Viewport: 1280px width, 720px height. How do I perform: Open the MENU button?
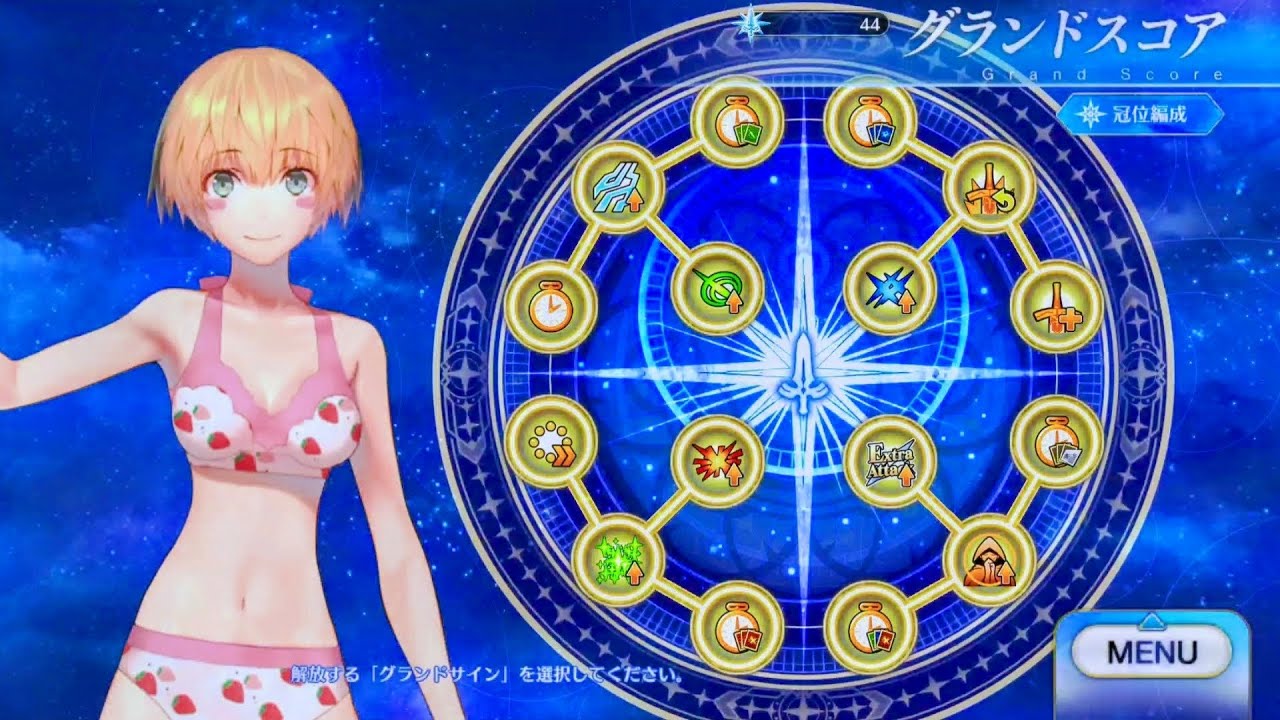1152,652
